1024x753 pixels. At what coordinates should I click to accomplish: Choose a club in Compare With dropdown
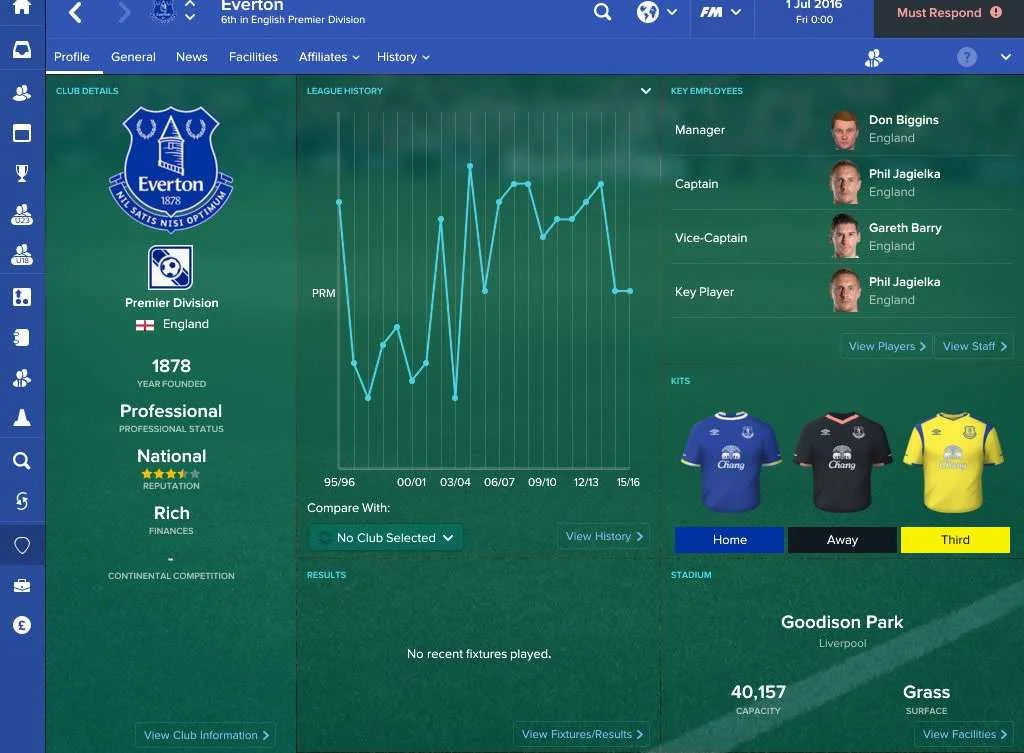[x=386, y=538]
